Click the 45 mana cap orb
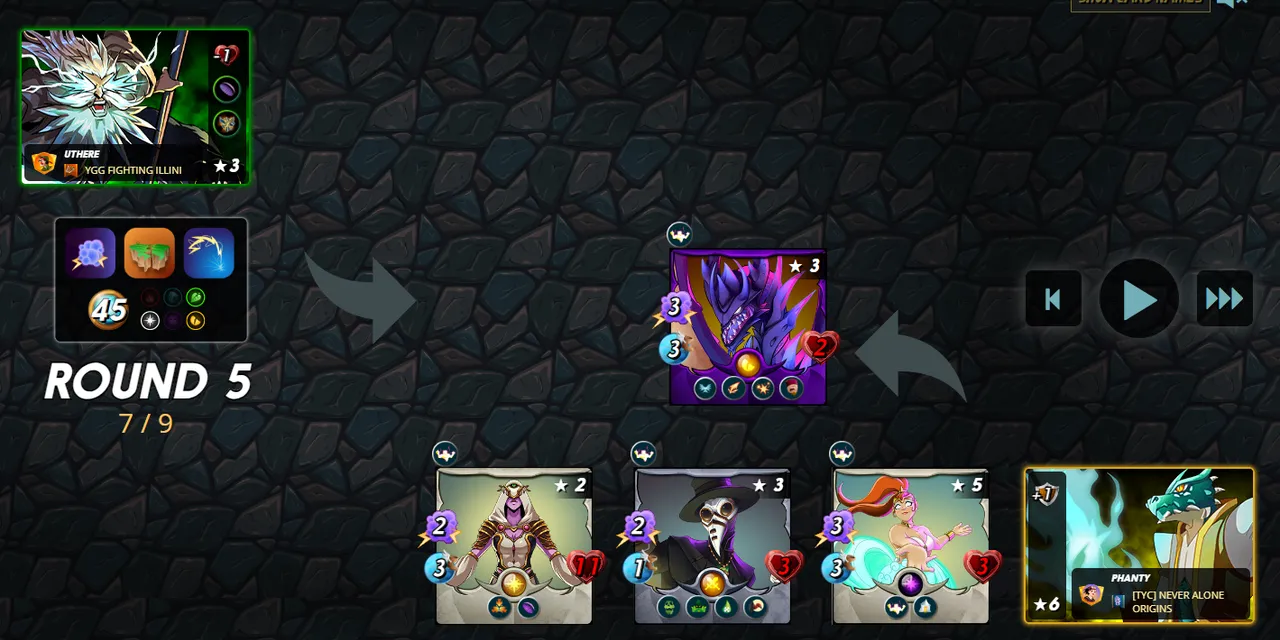The height and width of the screenshot is (640, 1280). pos(108,310)
